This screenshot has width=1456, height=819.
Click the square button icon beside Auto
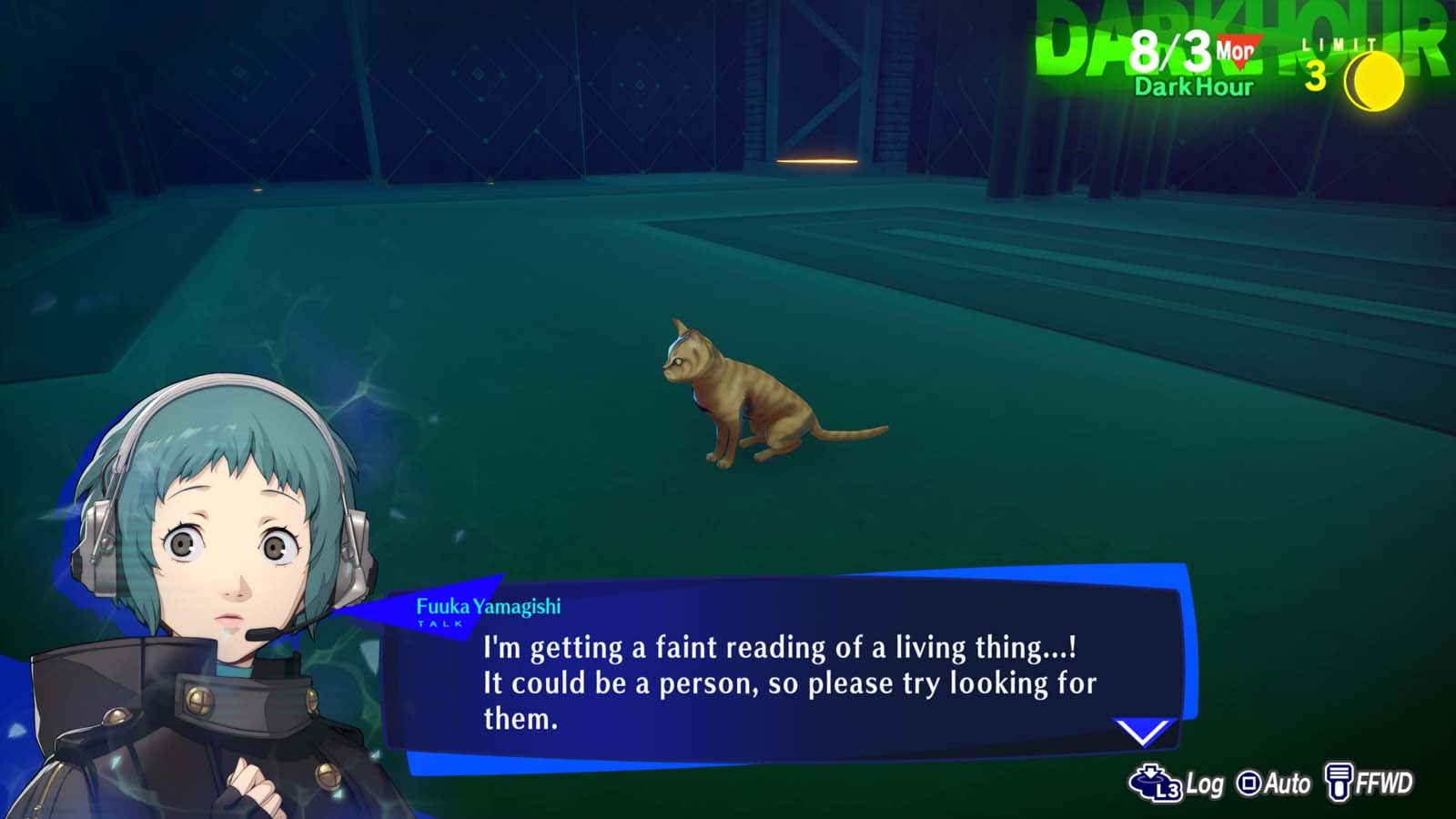click(x=1250, y=780)
